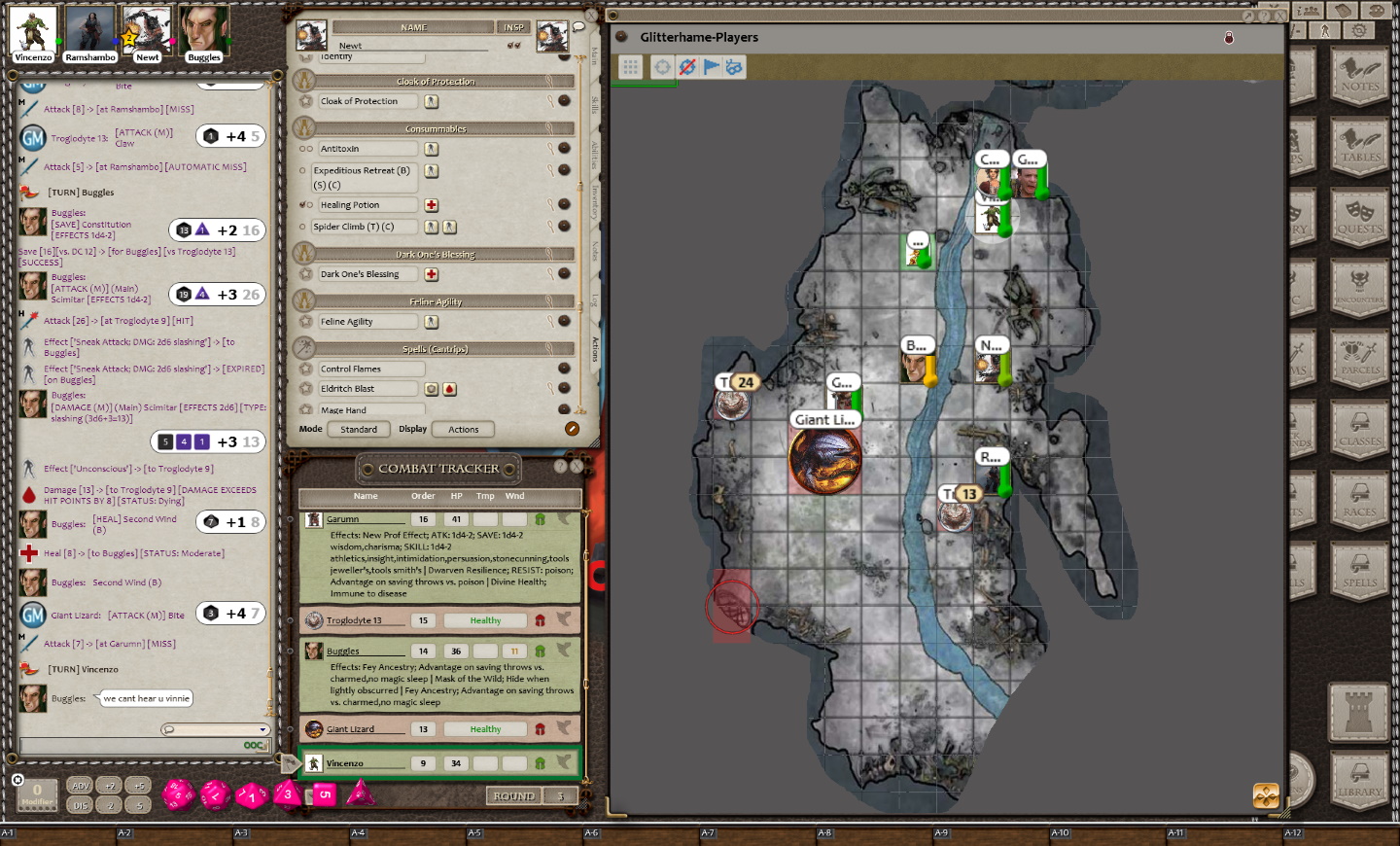Toggle the ADV modifier button
The height and width of the screenshot is (846, 1400).
coord(81,786)
